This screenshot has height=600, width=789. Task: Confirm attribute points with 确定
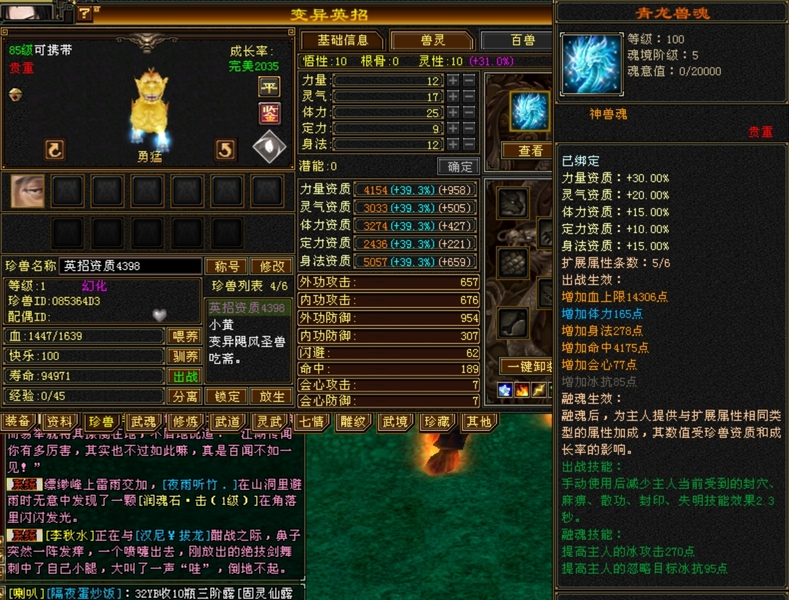[460, 167]
